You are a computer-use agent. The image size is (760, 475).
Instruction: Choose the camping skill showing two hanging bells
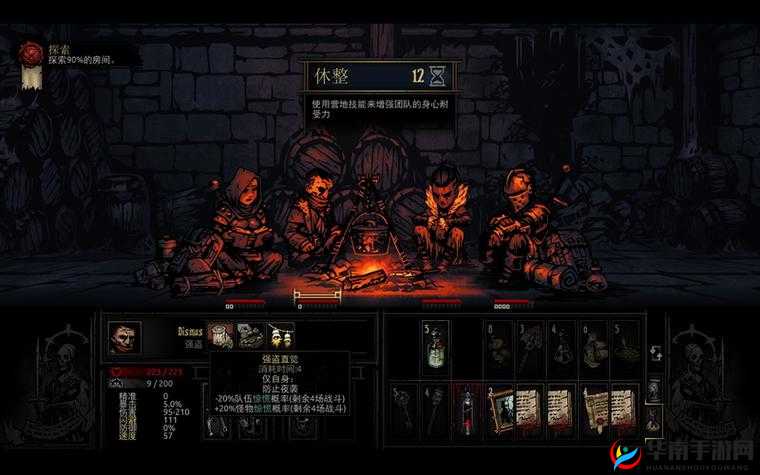coord(281,336)
